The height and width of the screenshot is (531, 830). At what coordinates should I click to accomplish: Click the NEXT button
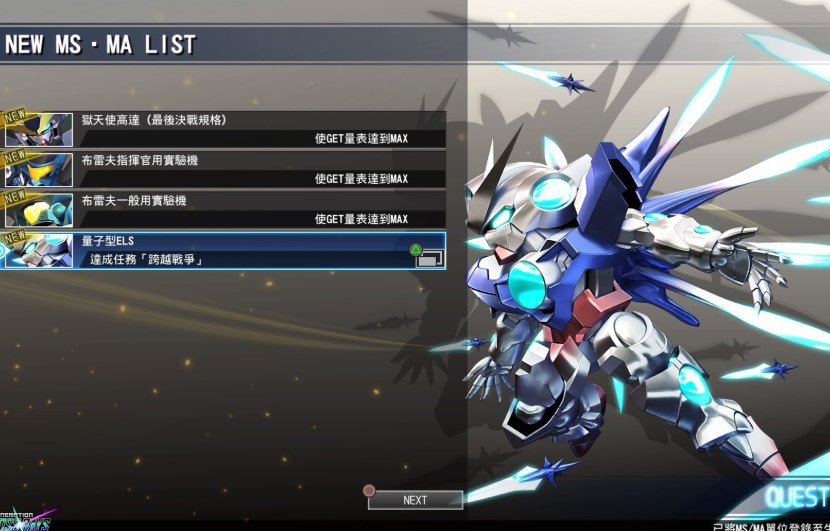[415, 500]
